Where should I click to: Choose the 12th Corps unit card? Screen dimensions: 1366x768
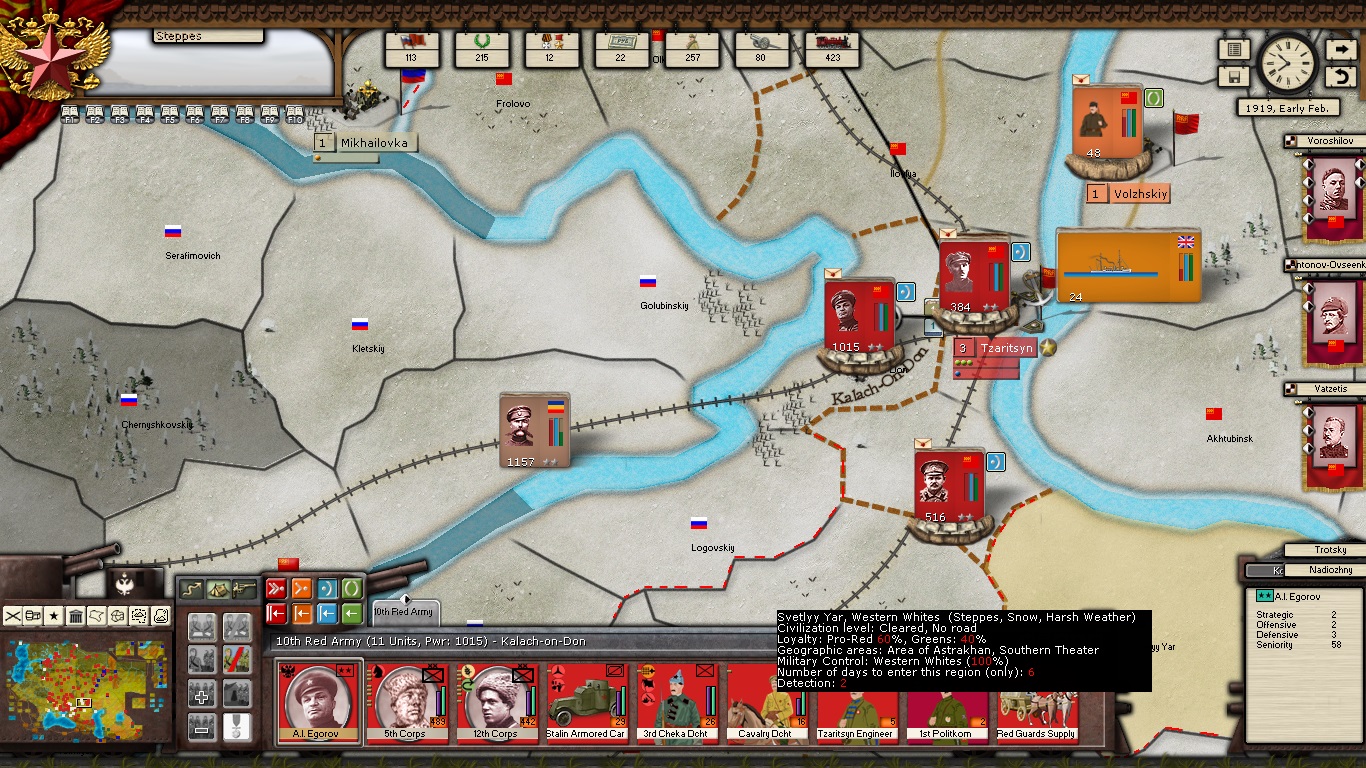495,702
